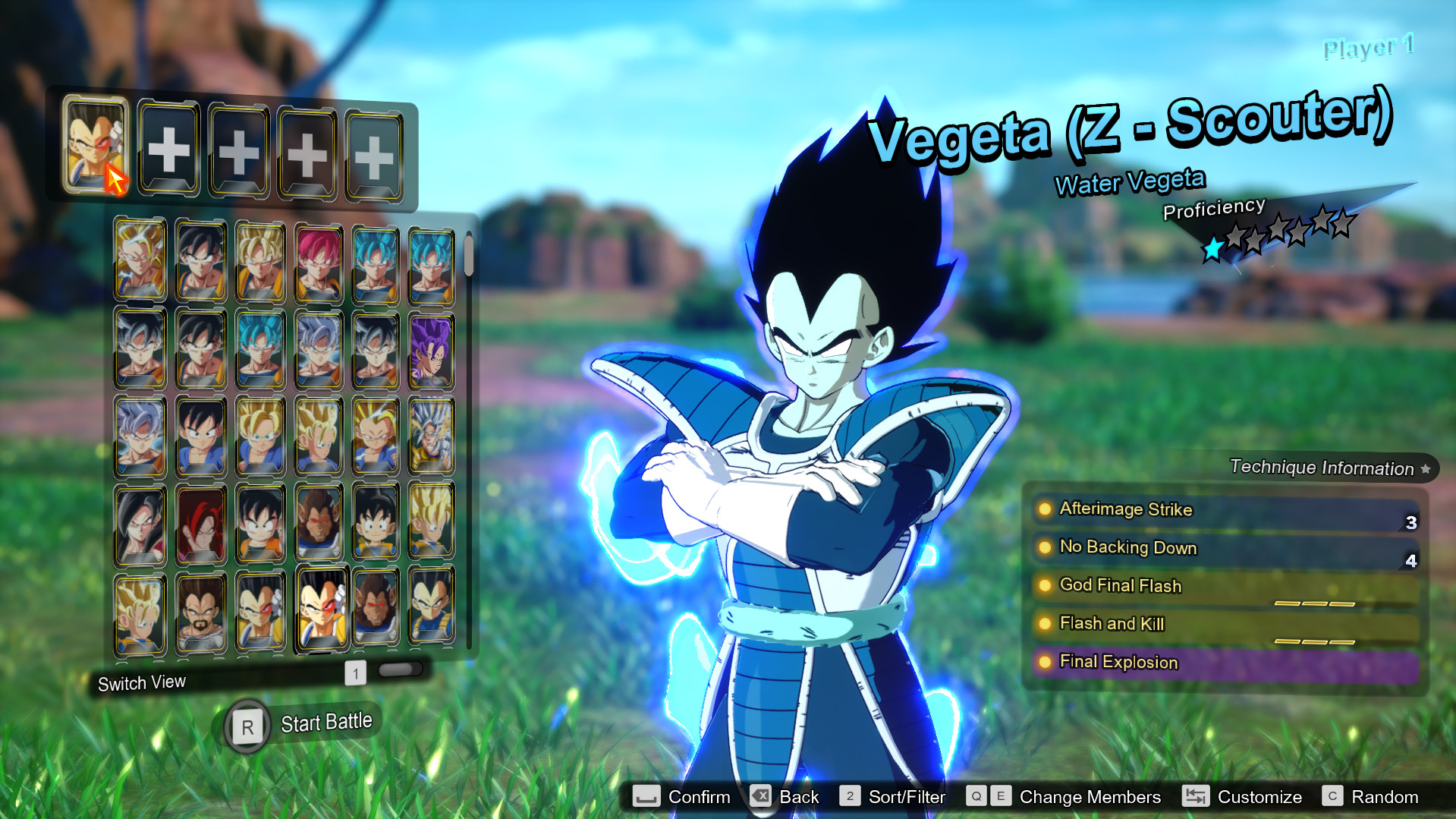The width and height of the screenshot is (1456, 819).
Task: Click the Customize swap-arrows icon
Action: click(1197, 797)
